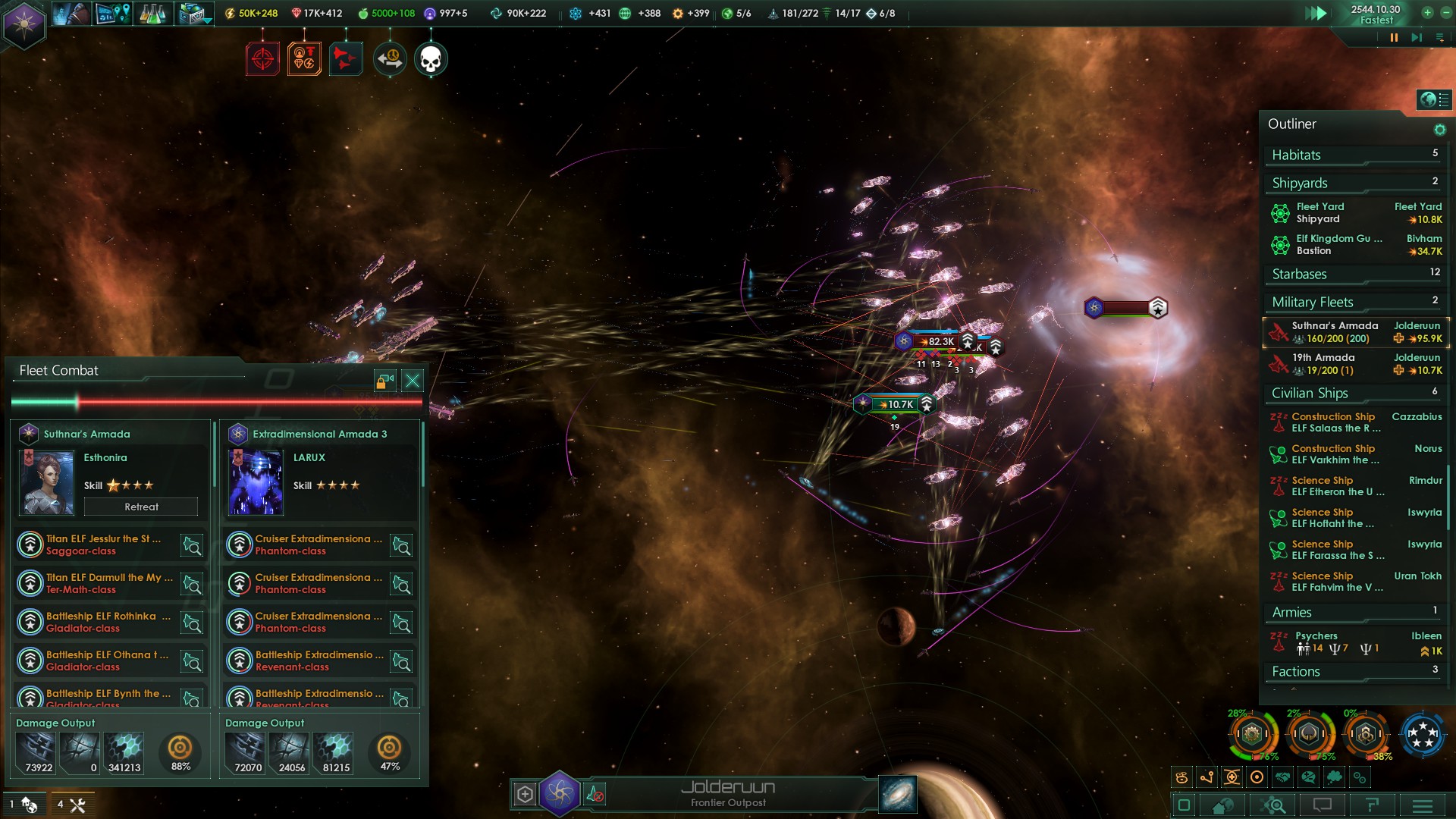This screenshot has height=819, width=1456.
Task: Inspect Titan ELF Jesslur the Saggoar-class ship
Action: pyautogui.click(x=102, y=544)
